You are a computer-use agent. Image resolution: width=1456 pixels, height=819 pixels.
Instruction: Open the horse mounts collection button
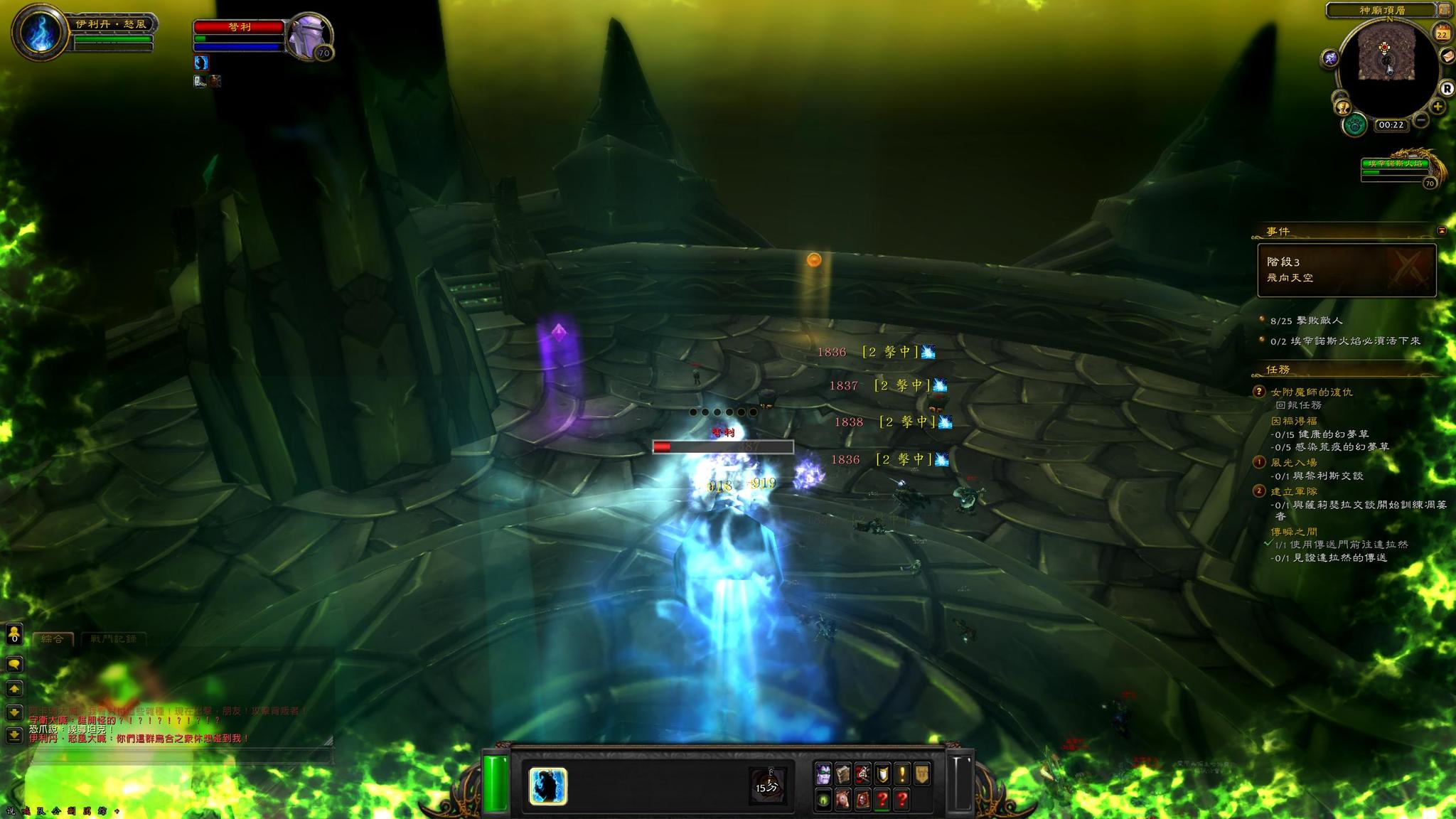(x=842, y=800)
